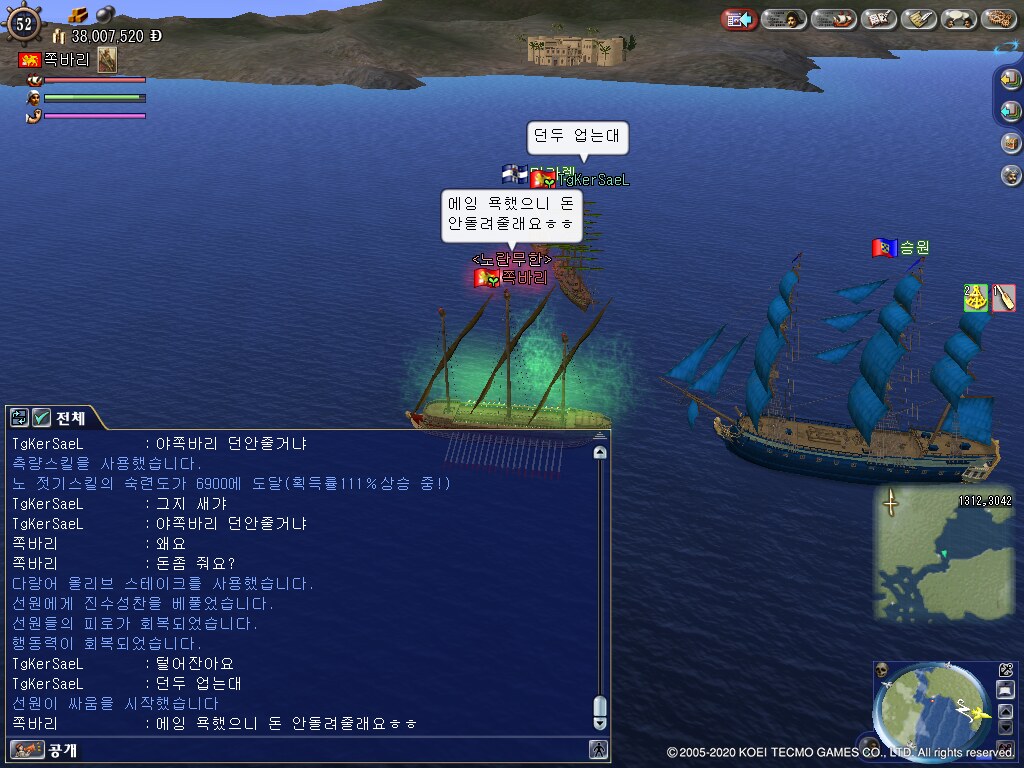Click the chat scrollbar up arrow
Viewport: 1024px width, 768px height.
point(600,452)
